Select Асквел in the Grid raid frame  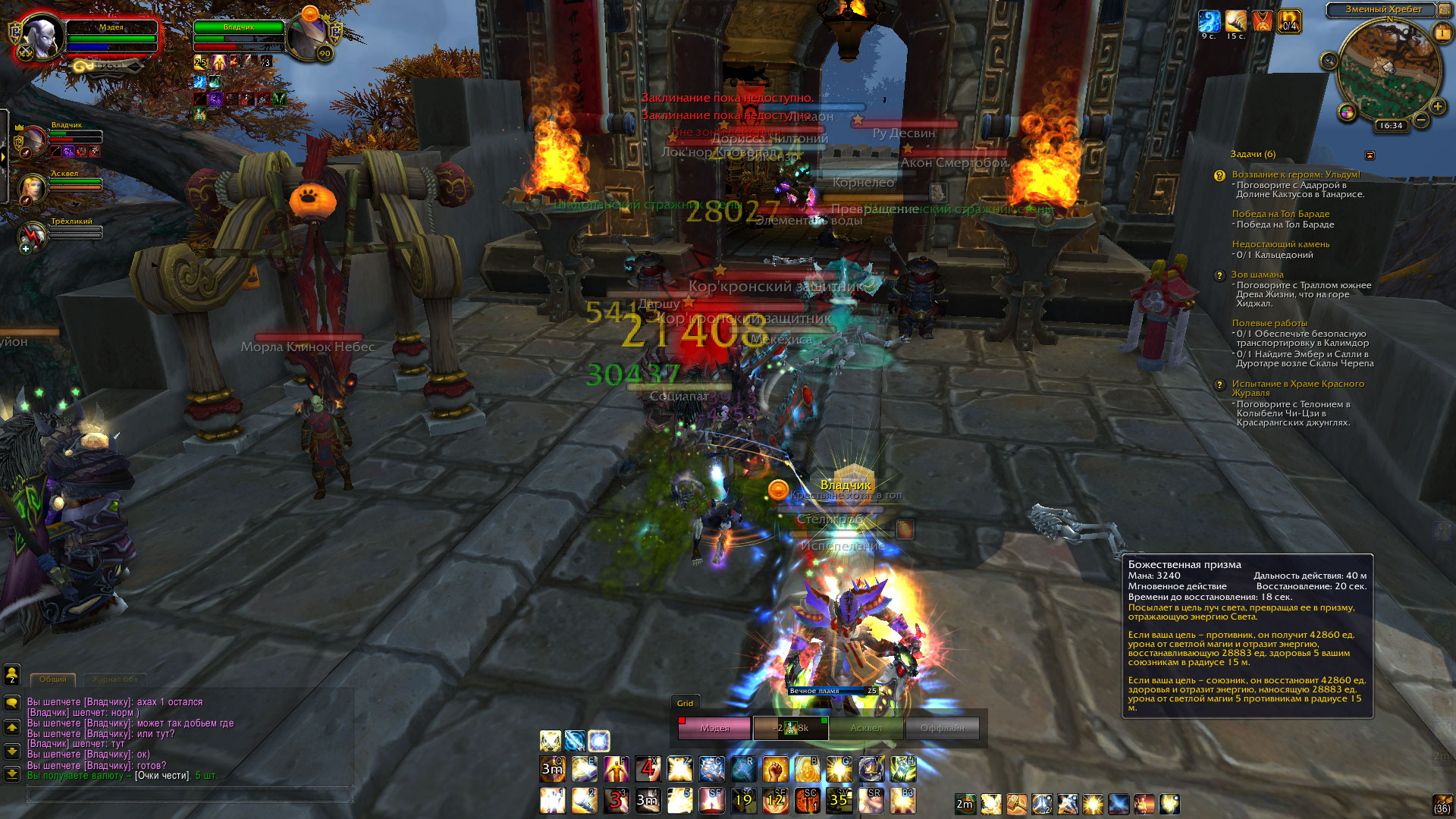[x=866, y=728]
